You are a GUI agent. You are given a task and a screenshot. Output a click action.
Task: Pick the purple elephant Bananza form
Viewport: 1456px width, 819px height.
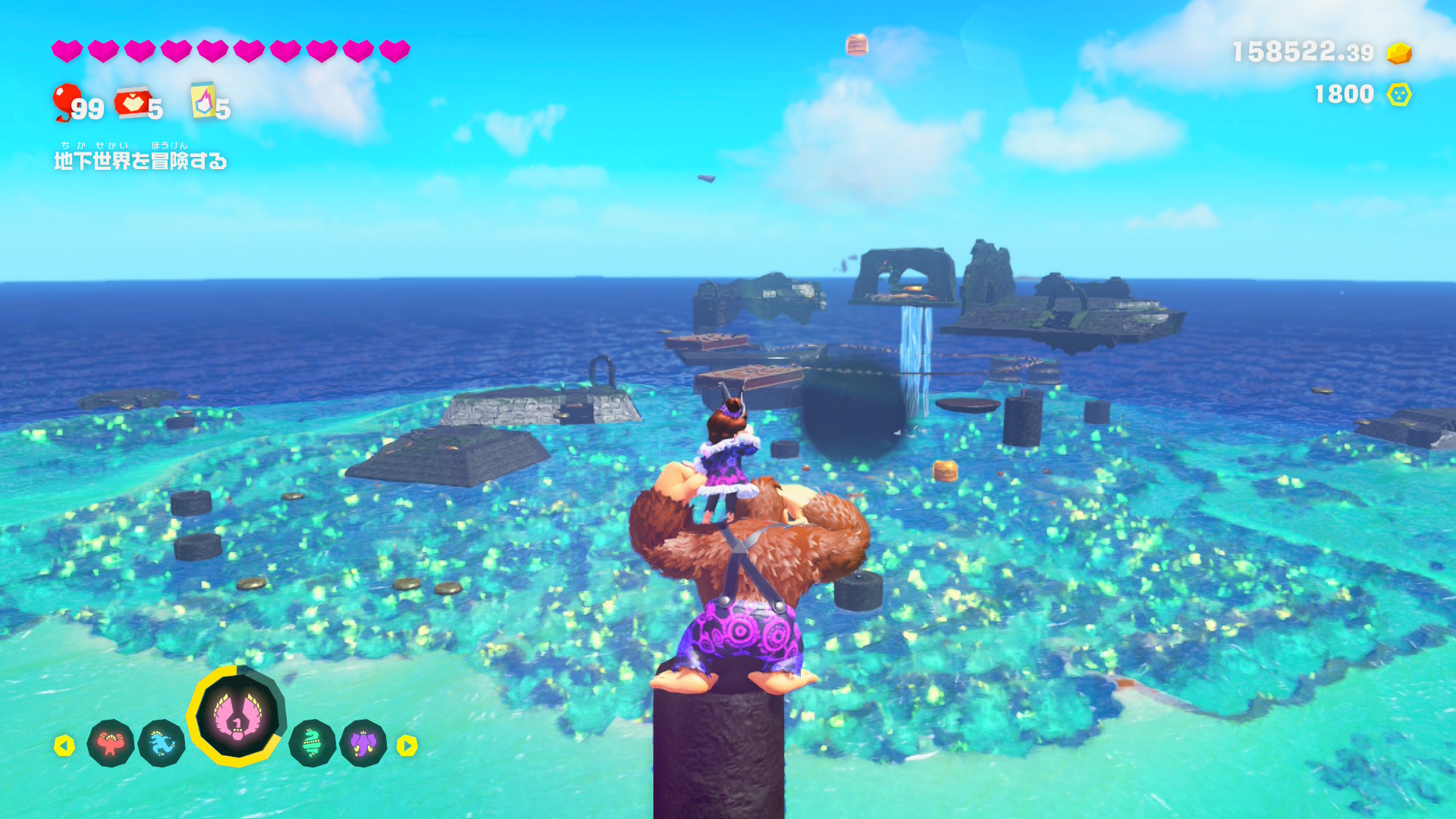(363, 743)
